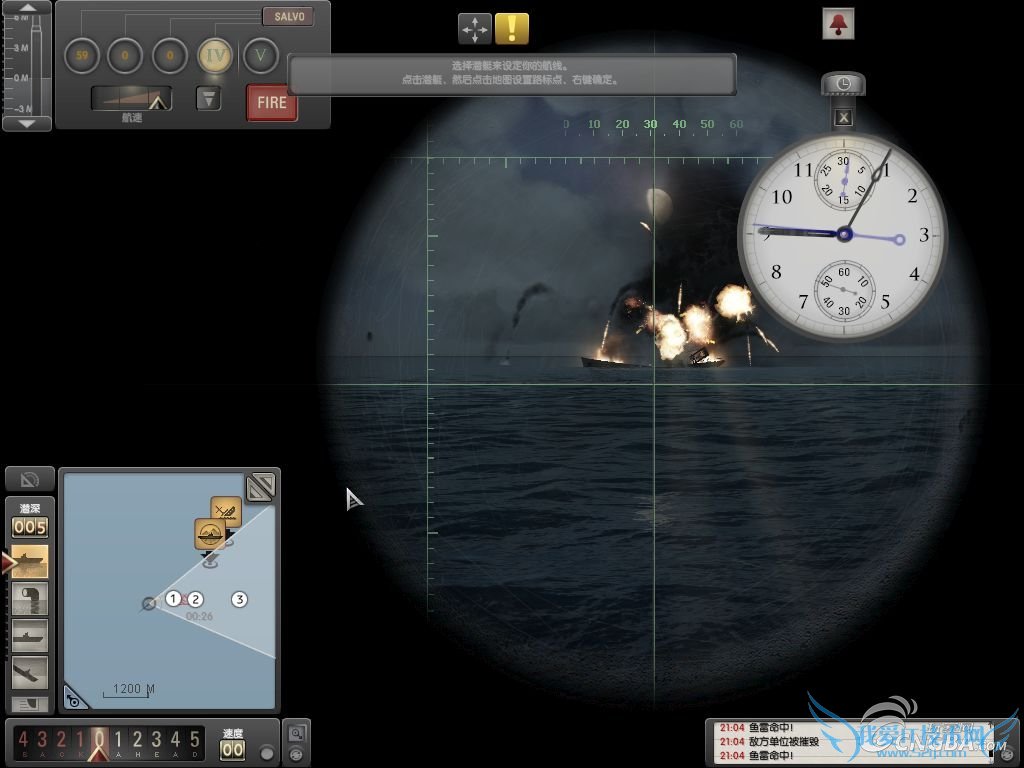Select the torpedo tube showing 59
The width and height of the screenshot is (1024, 768).
tap(81, 55)
